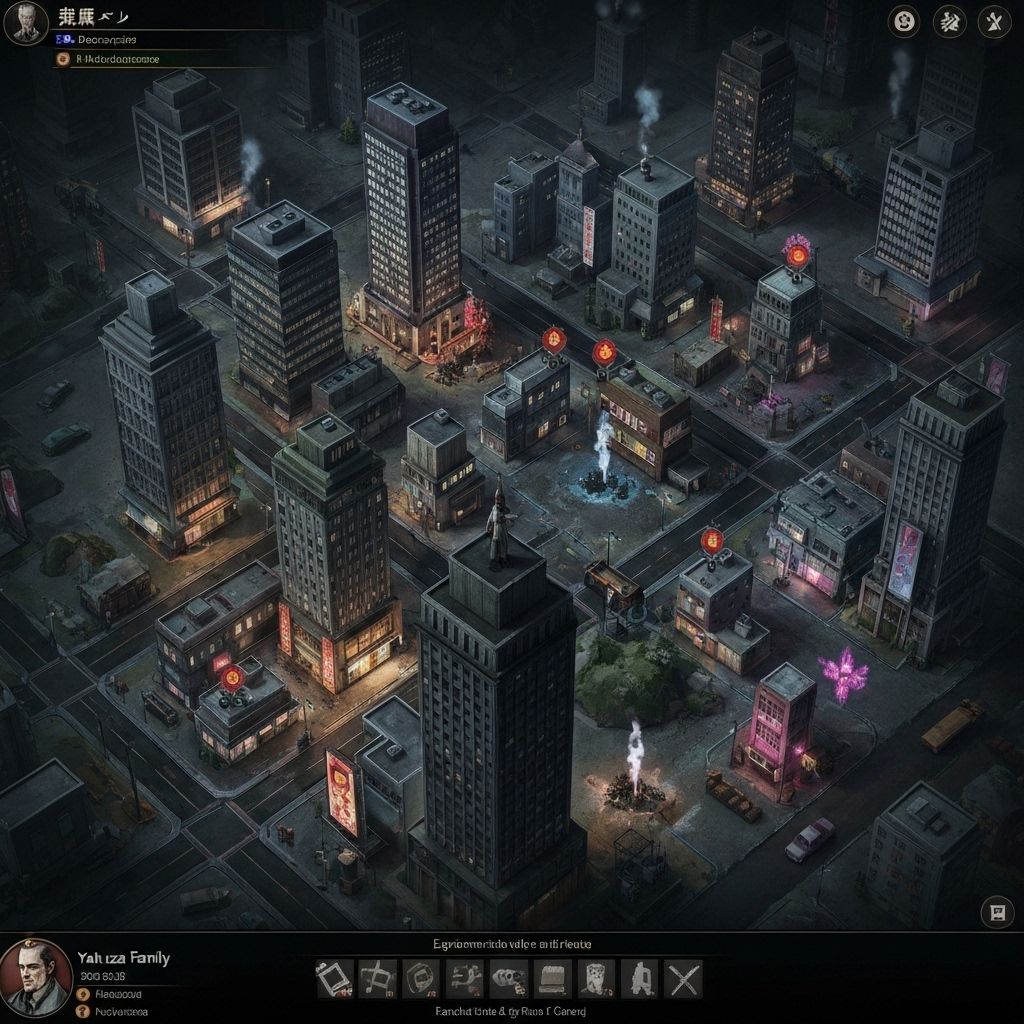Select the red marker above the fountain-side shop

pos(604,352)
